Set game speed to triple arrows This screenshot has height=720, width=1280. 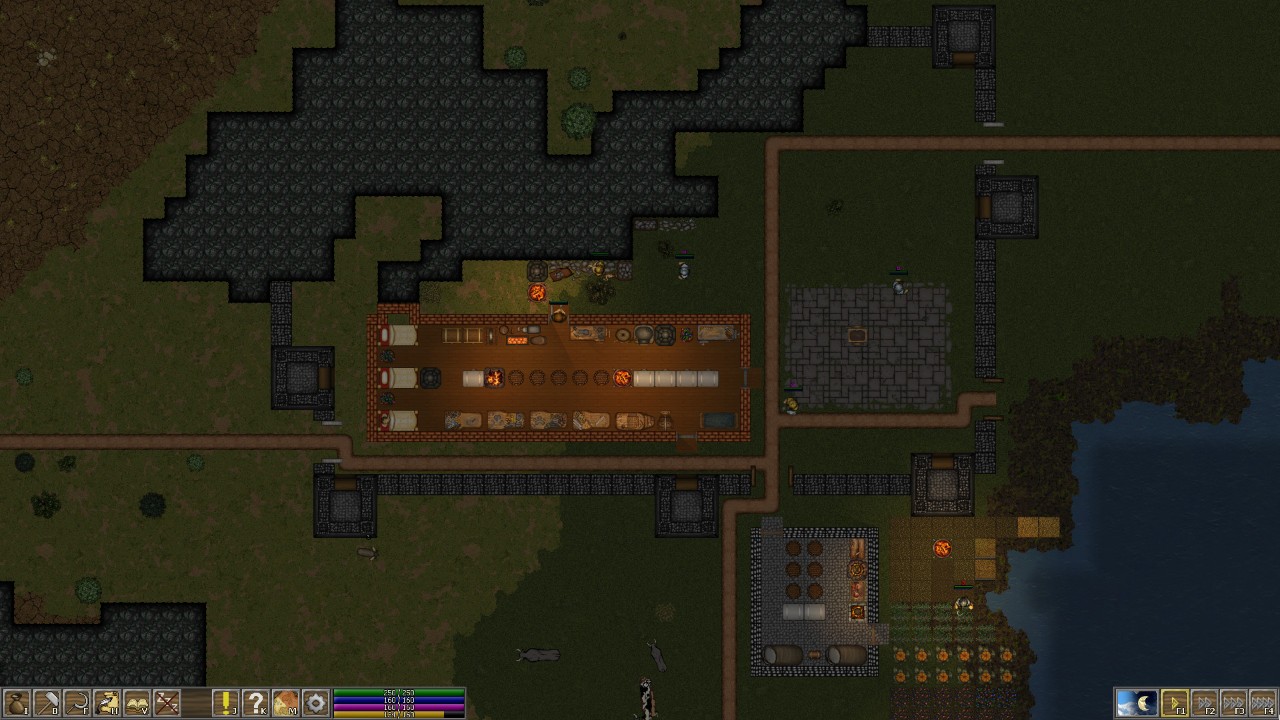[x=1235, y=703]
